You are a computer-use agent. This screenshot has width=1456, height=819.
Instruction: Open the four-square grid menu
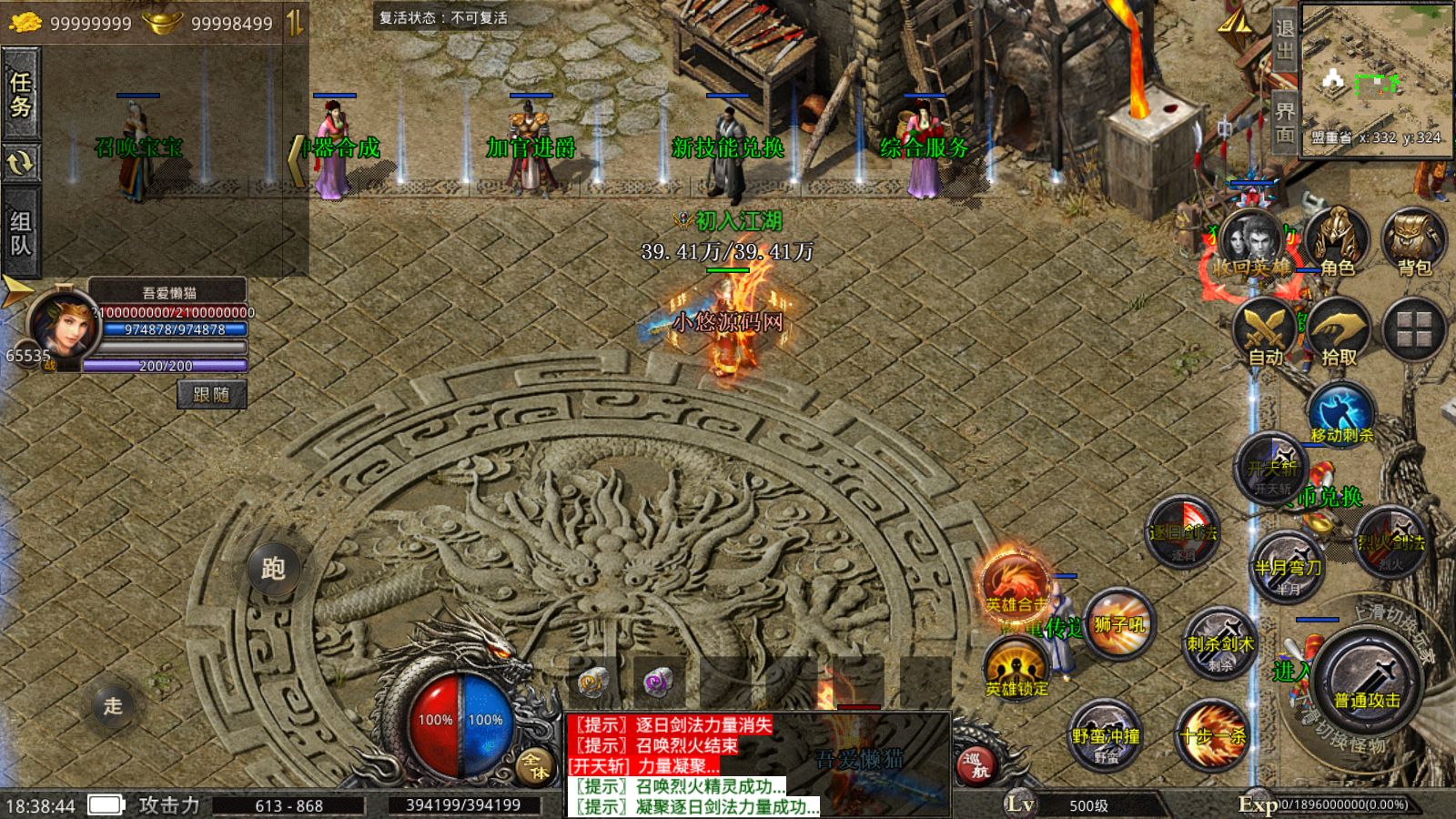pos(1414,329)
